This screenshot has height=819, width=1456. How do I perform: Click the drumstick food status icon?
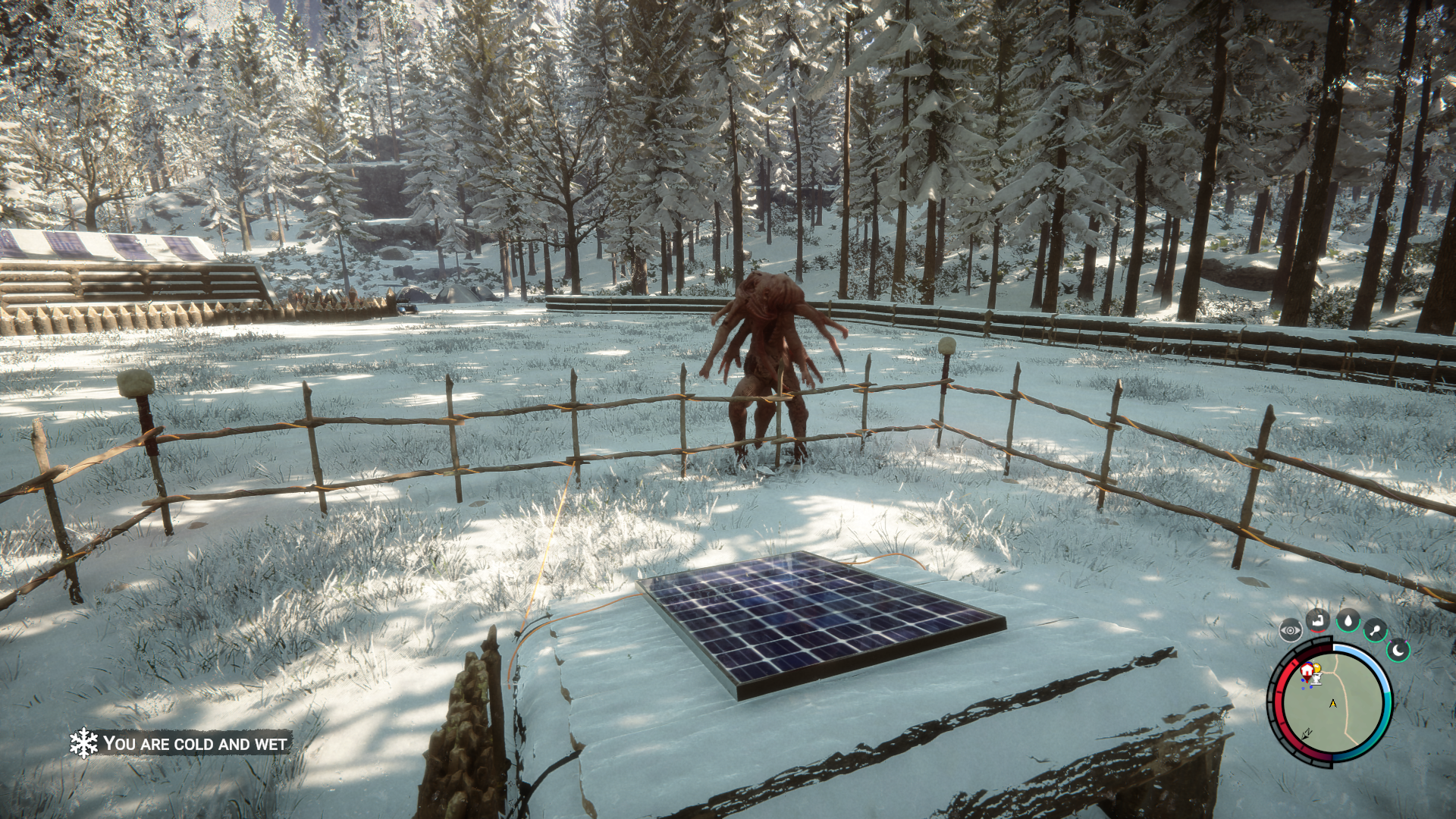tap(1376, 629)
